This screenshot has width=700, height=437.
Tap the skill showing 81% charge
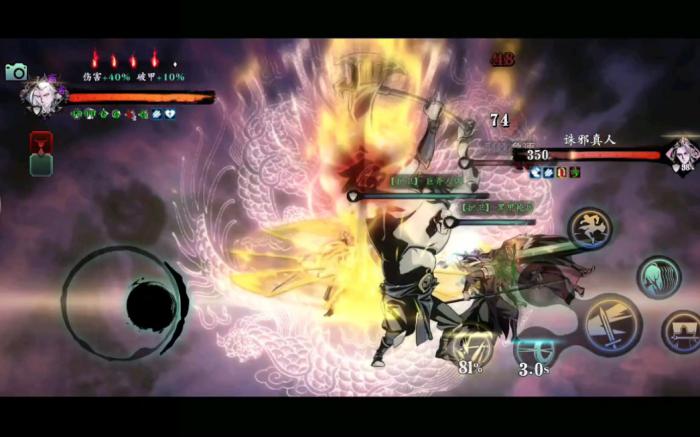pos(468,347)
